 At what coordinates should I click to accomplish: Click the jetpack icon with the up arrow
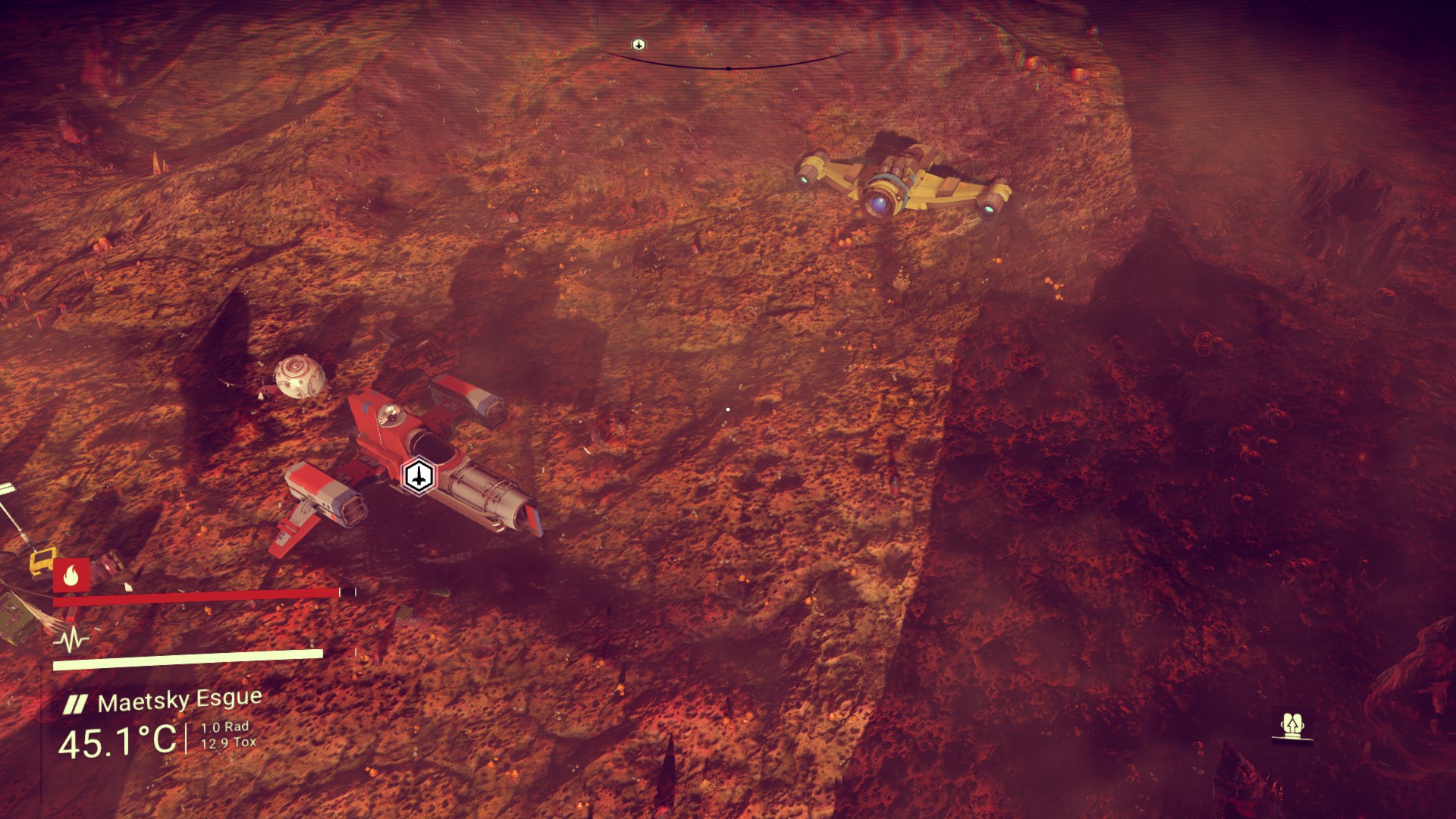tap(1291, 727)
